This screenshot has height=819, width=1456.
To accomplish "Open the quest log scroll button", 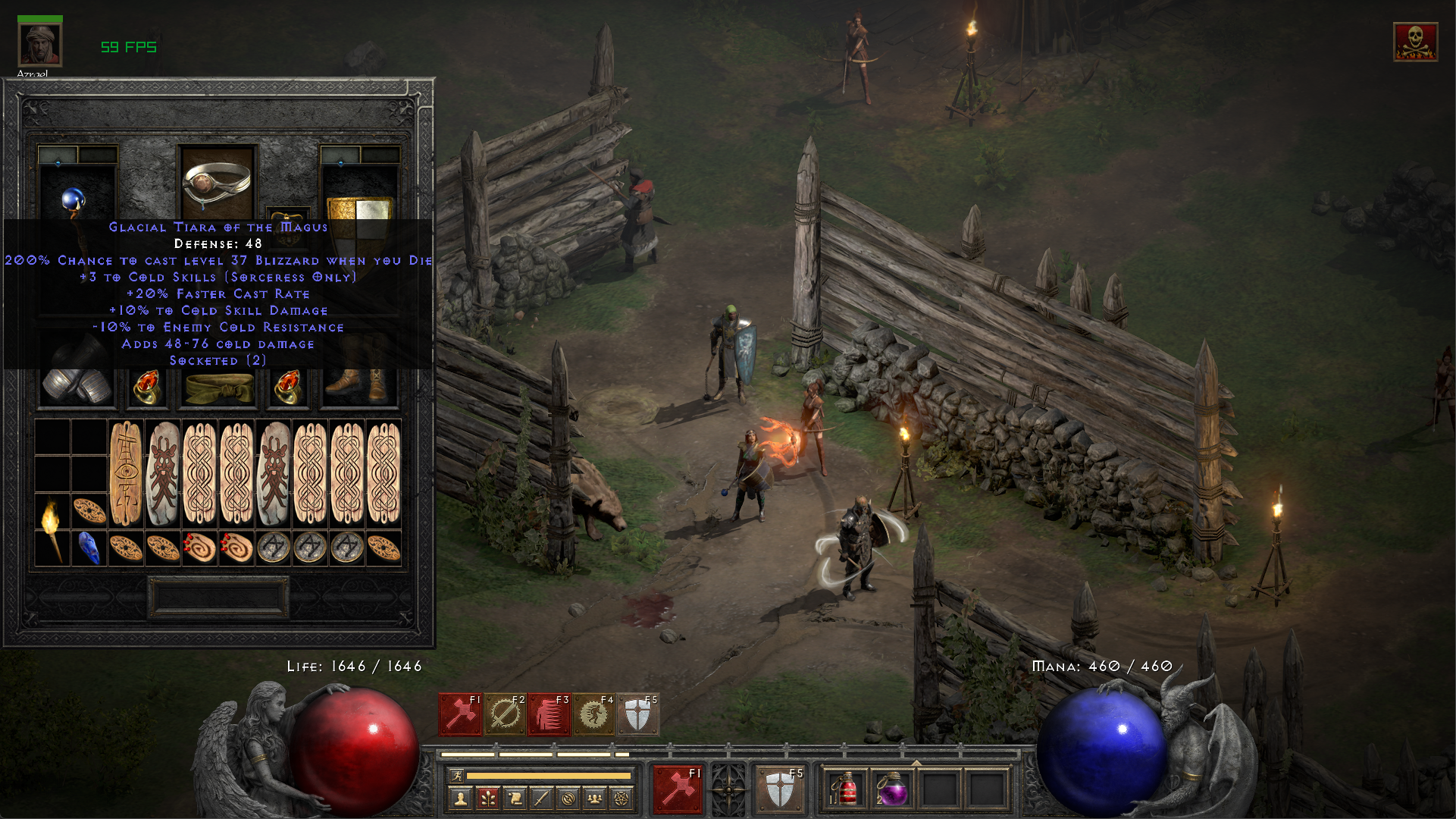I will click(x=515, y=798).
